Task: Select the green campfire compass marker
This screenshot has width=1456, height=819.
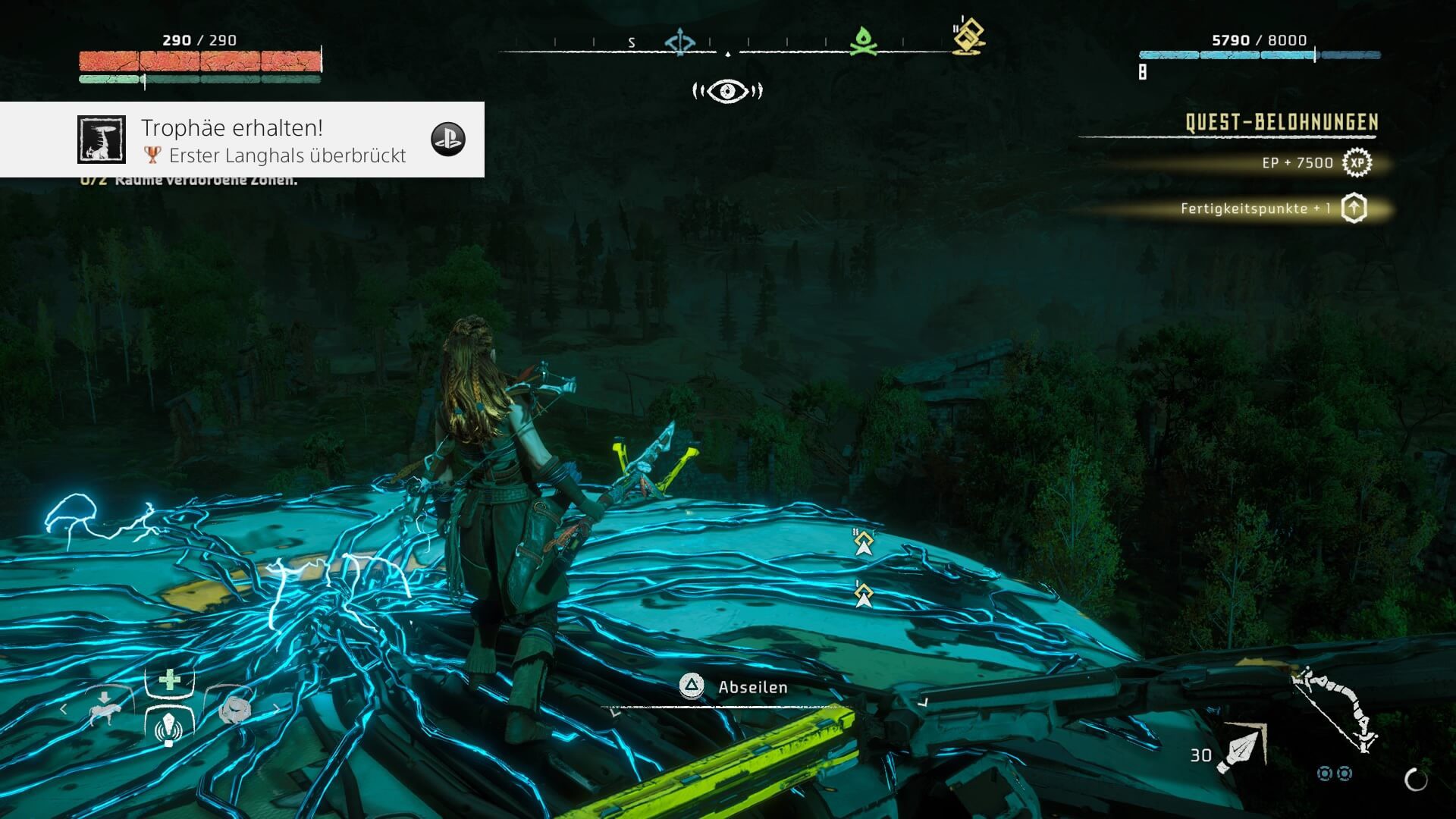Action: [x=863, y=41]
